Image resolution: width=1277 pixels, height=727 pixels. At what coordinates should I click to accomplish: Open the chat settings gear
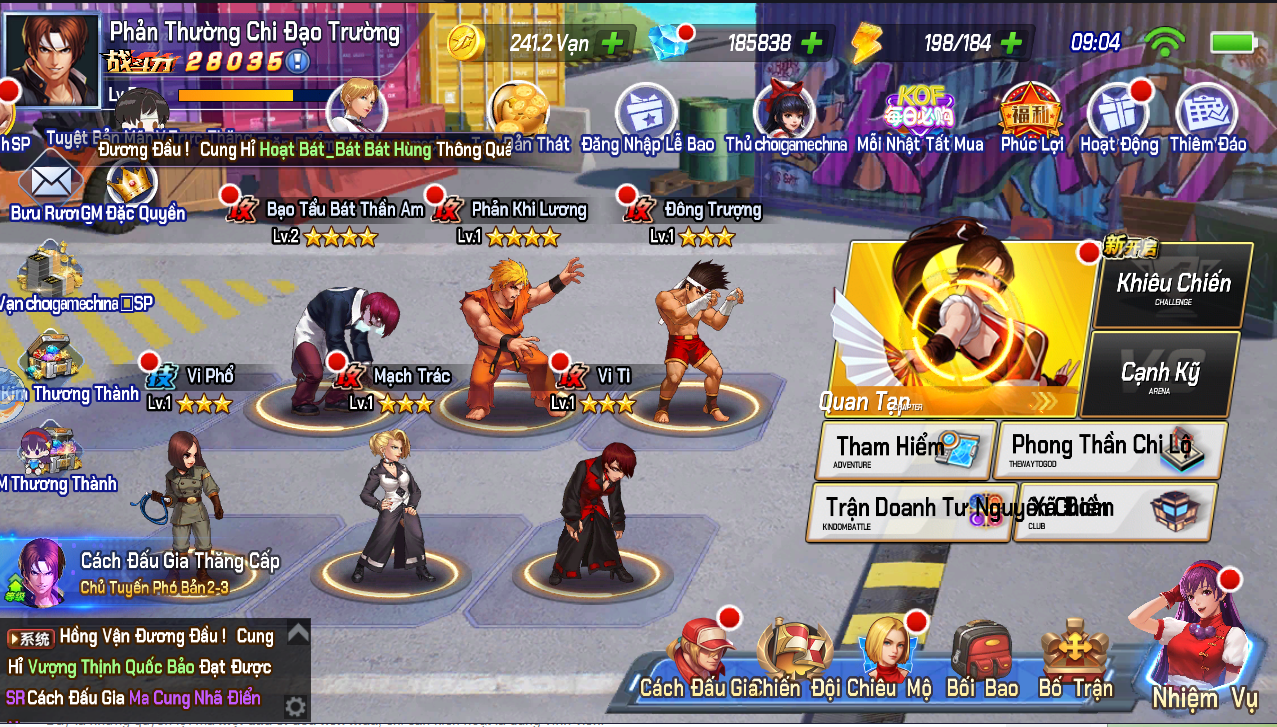(295, 707)
